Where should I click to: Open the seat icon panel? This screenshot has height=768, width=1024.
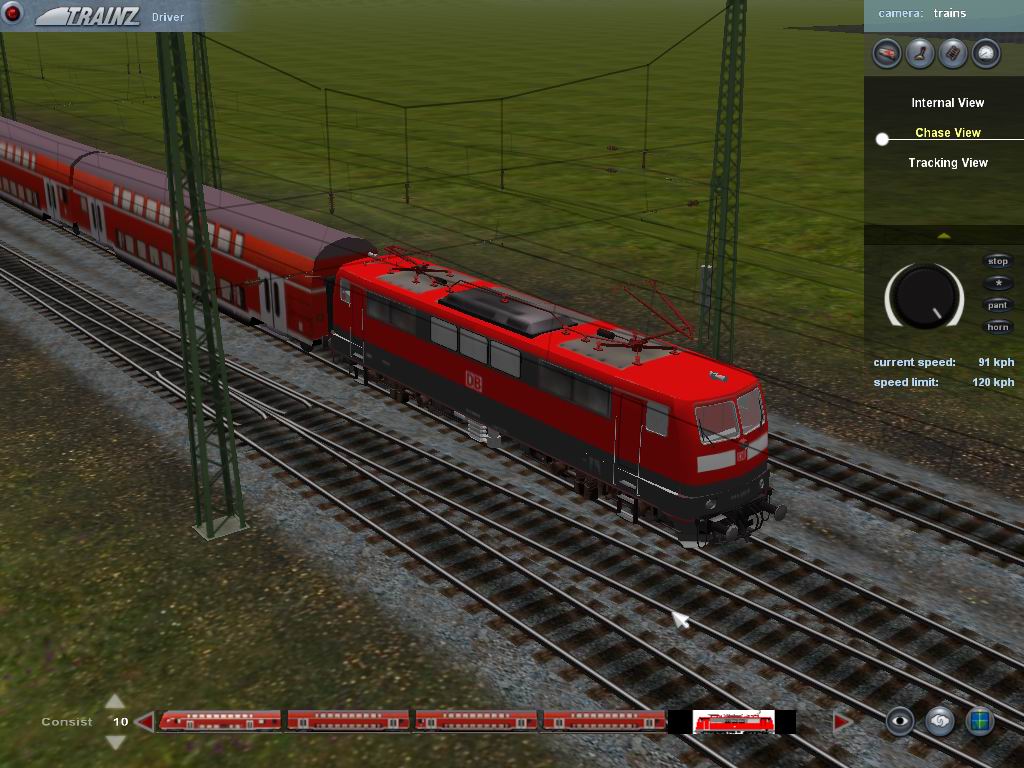click(920, 53)
